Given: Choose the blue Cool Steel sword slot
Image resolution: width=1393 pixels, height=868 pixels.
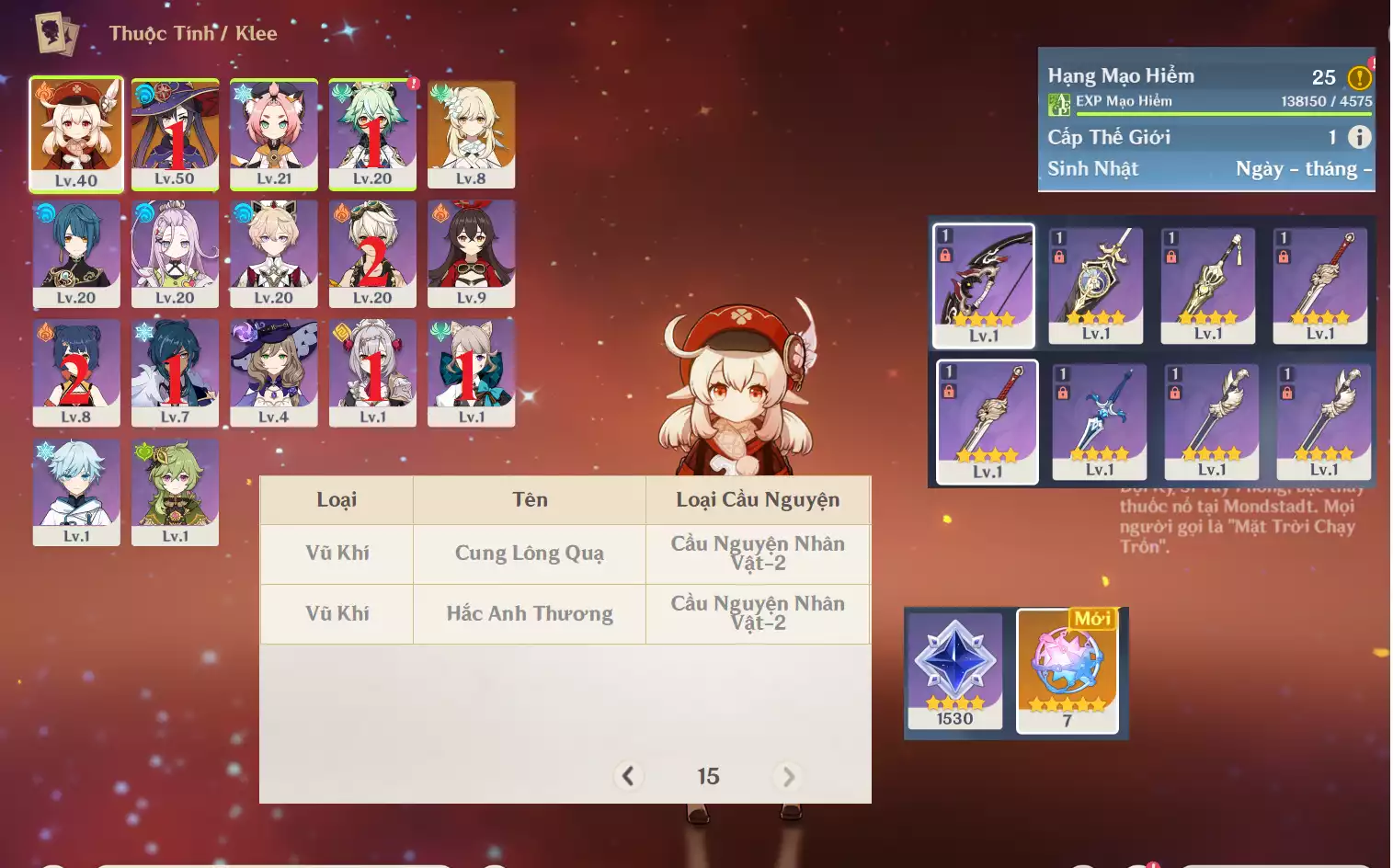Looking at the screenshot, I should (x=1100, y=421).
